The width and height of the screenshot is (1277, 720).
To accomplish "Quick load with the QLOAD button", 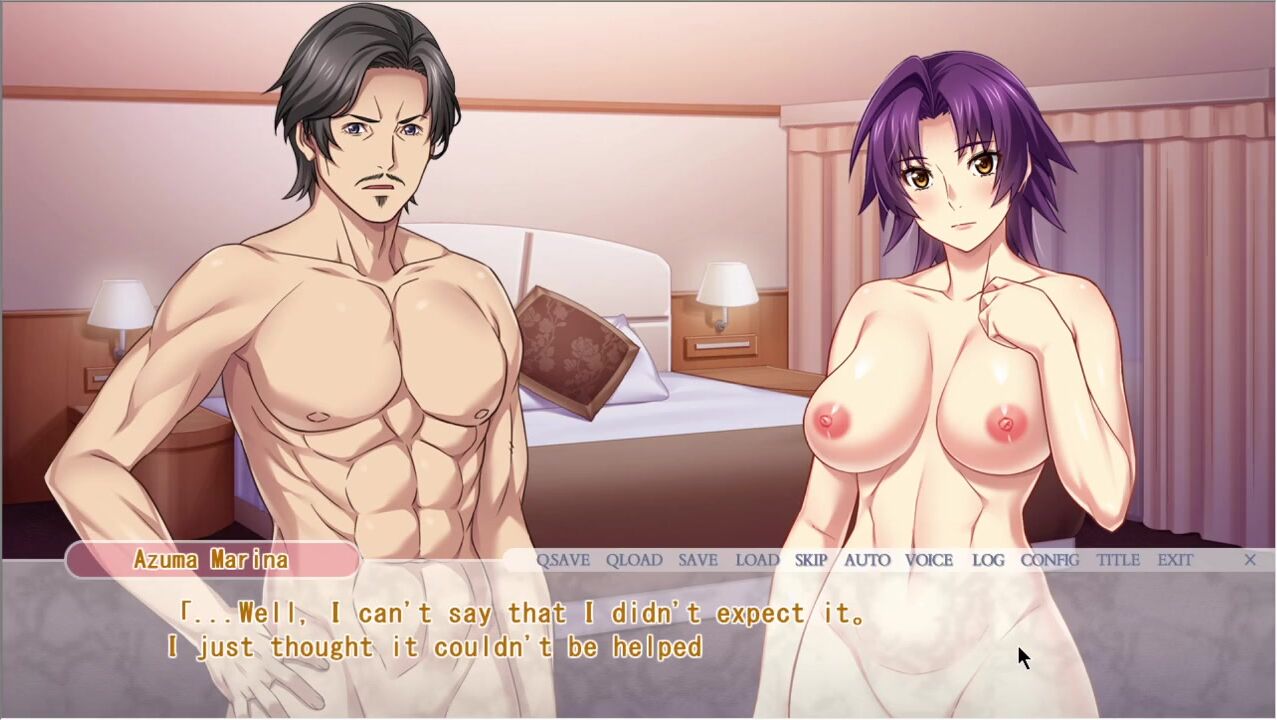I will tap(634, 560).
